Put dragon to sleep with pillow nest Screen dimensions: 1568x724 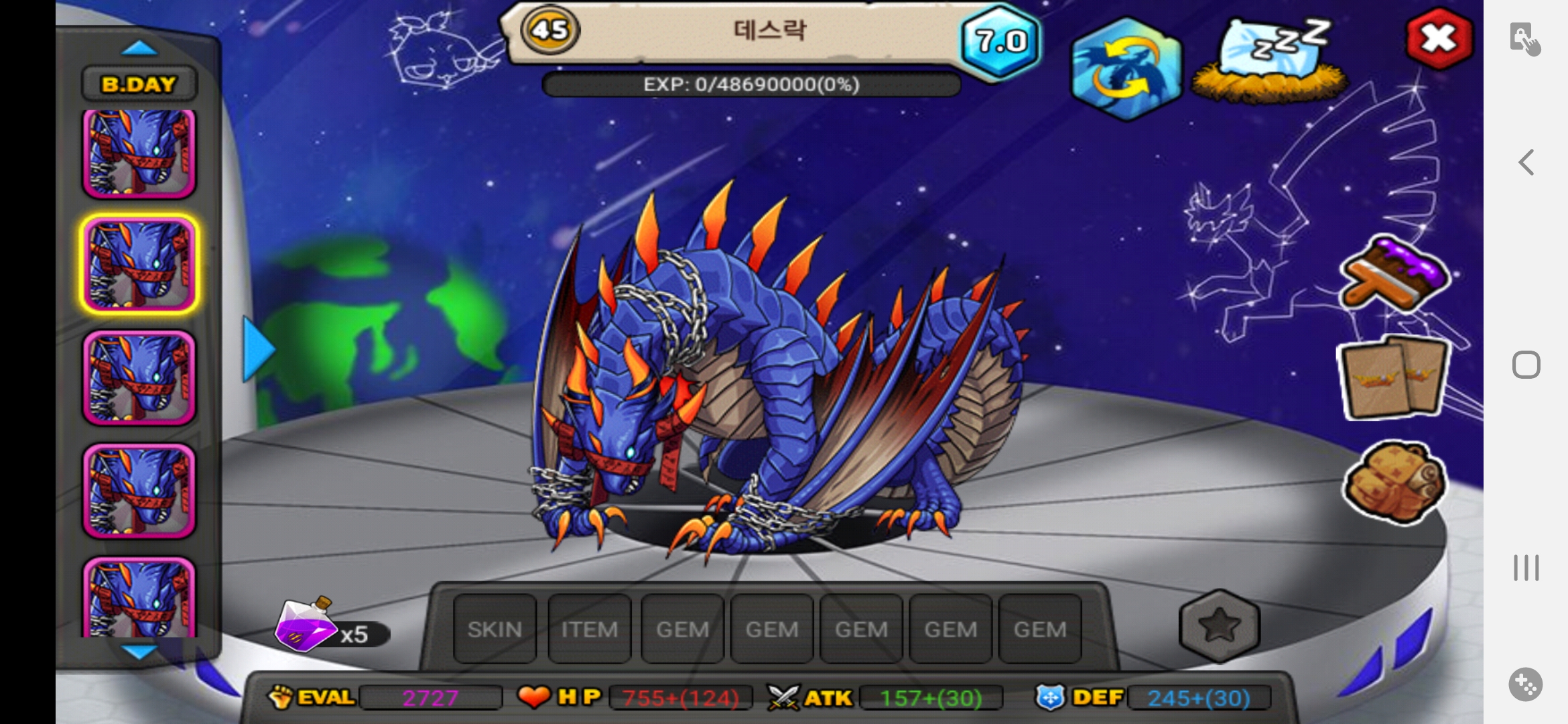coord(1270,60)
